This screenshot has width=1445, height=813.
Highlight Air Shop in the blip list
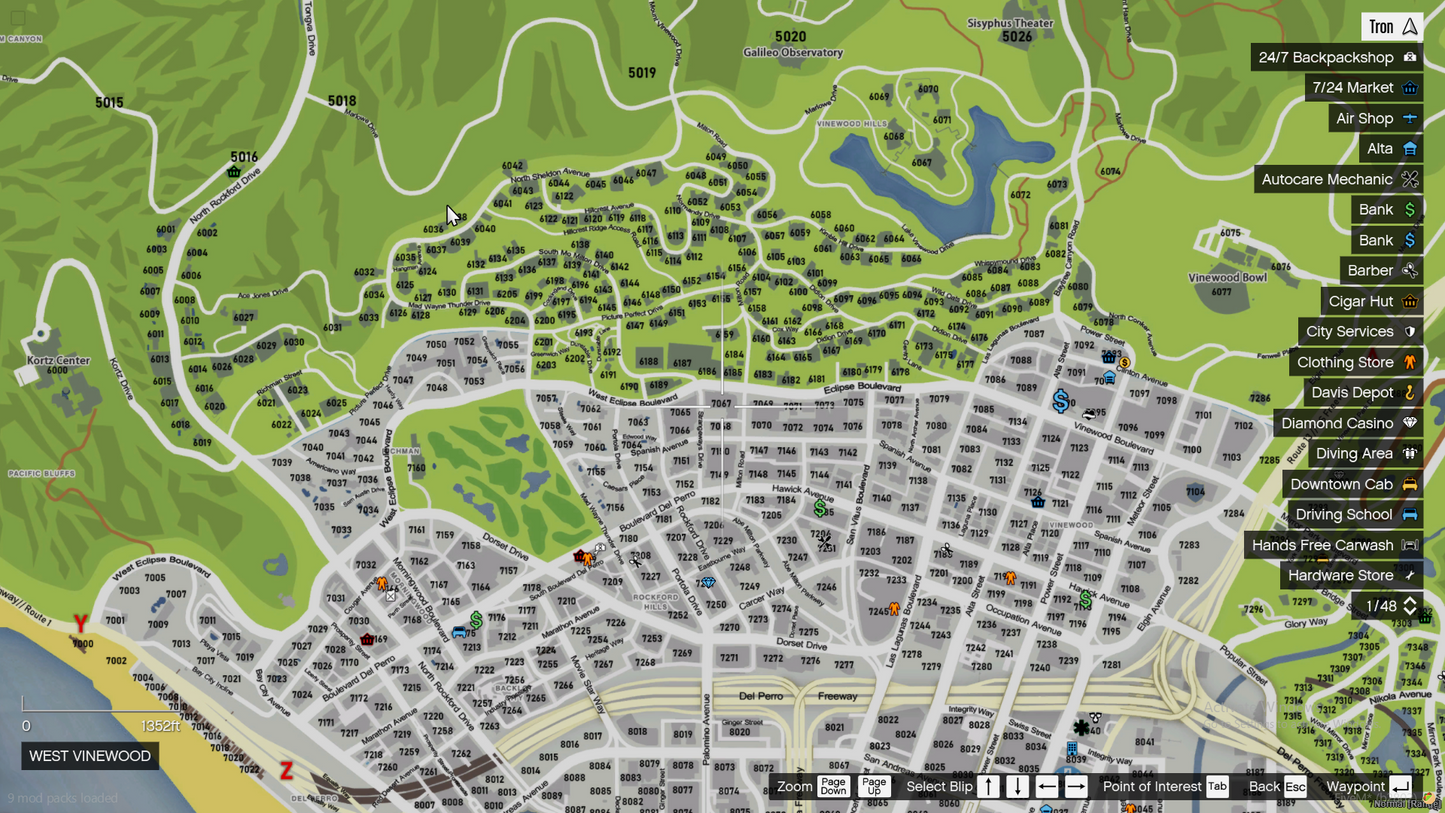(1375, 118)
